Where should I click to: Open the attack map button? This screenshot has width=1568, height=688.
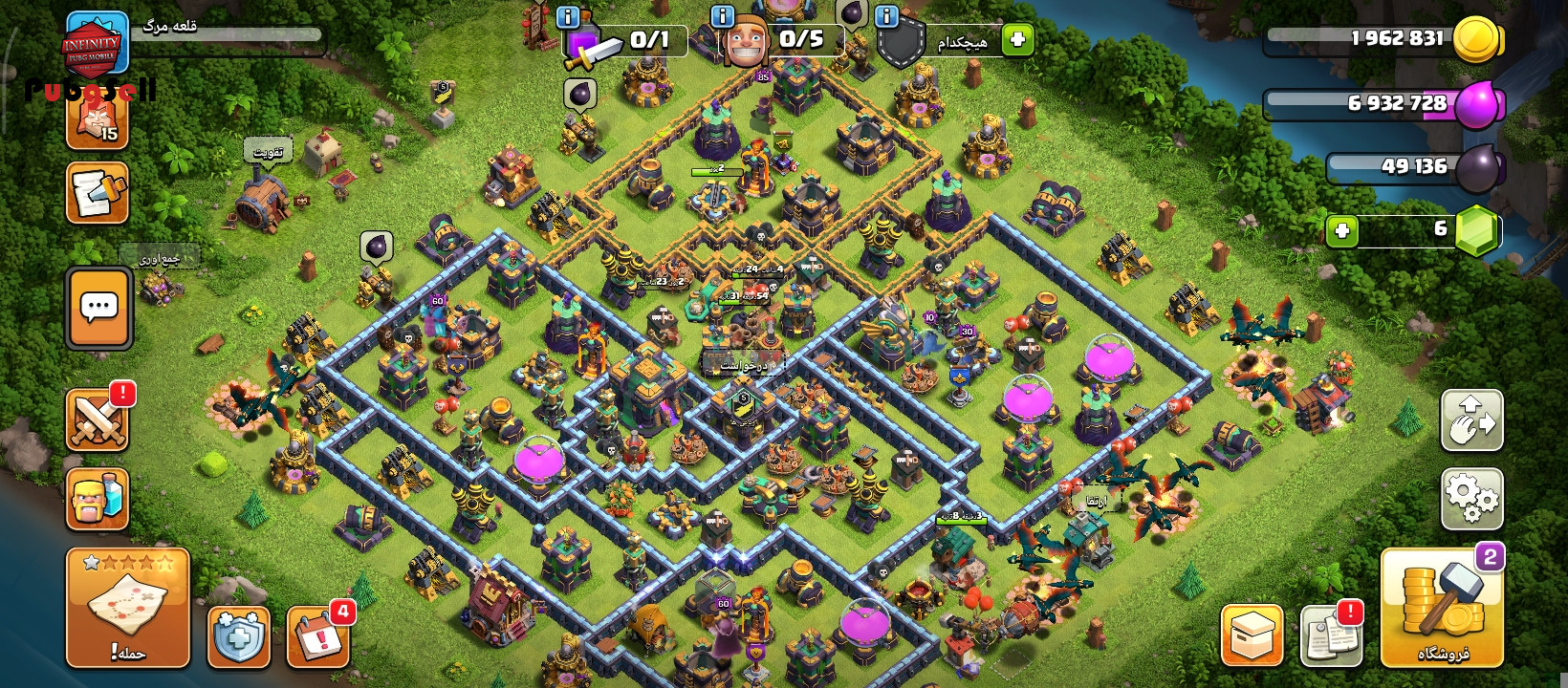click(x=127, y=608)
